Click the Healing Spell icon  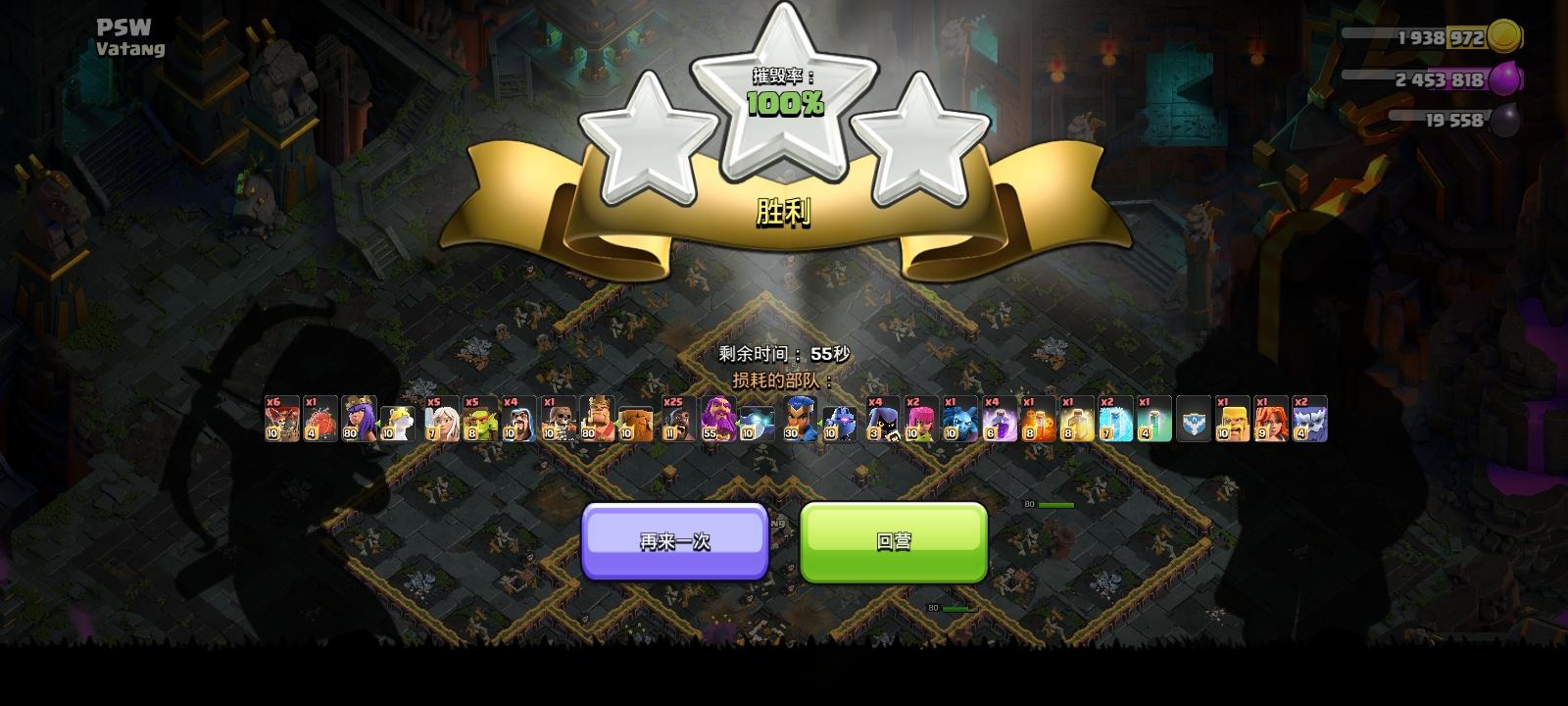coord(1078,421)
